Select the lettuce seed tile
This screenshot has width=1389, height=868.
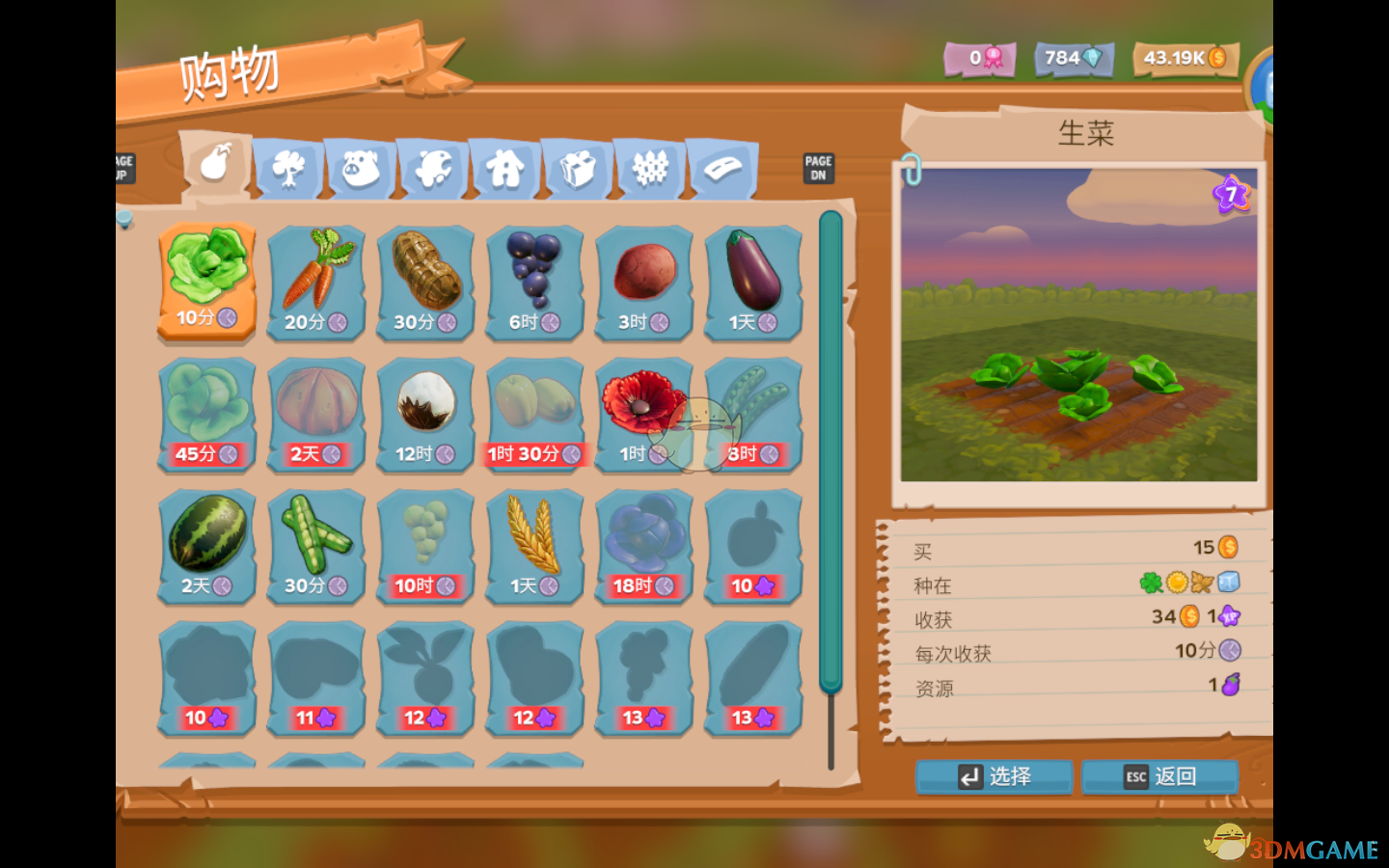point(206,281)
